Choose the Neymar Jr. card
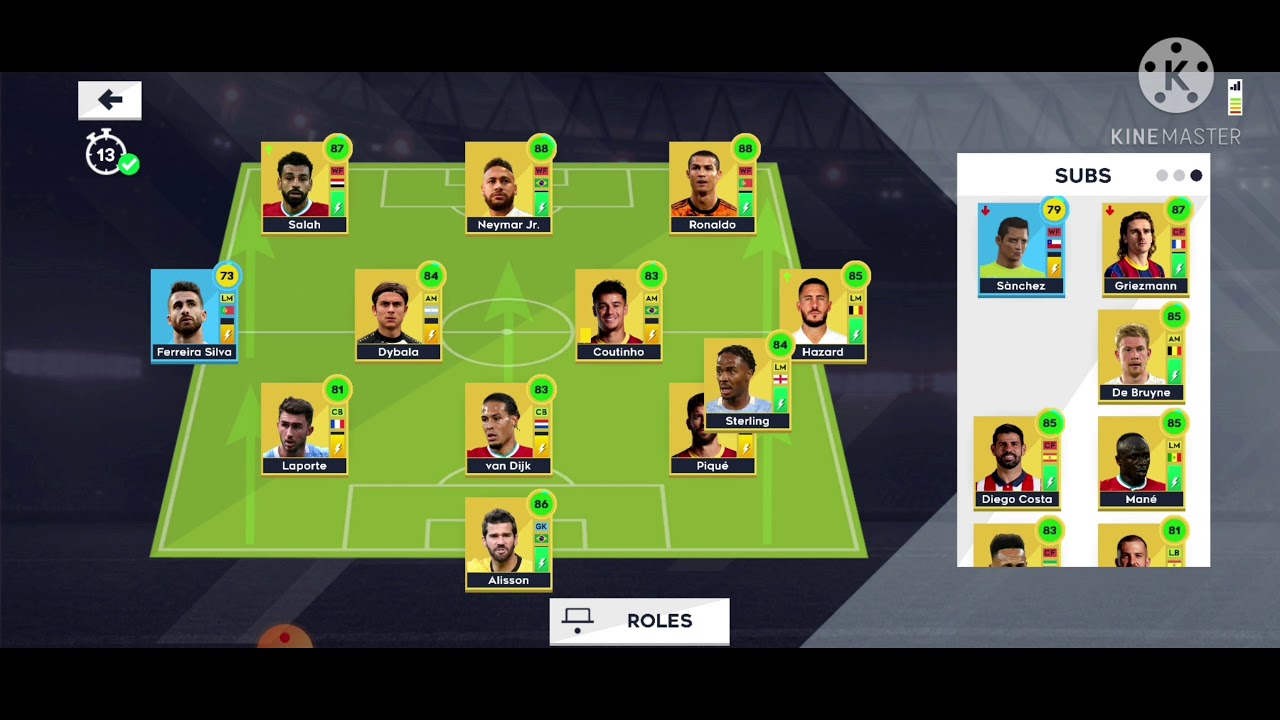 tap(508, 188)
